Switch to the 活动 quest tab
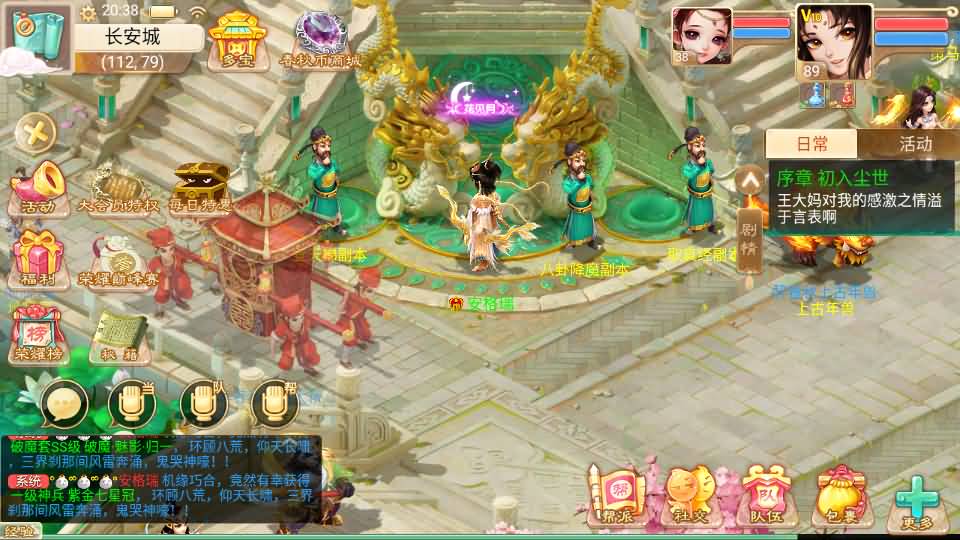 (x=914, y=144)
